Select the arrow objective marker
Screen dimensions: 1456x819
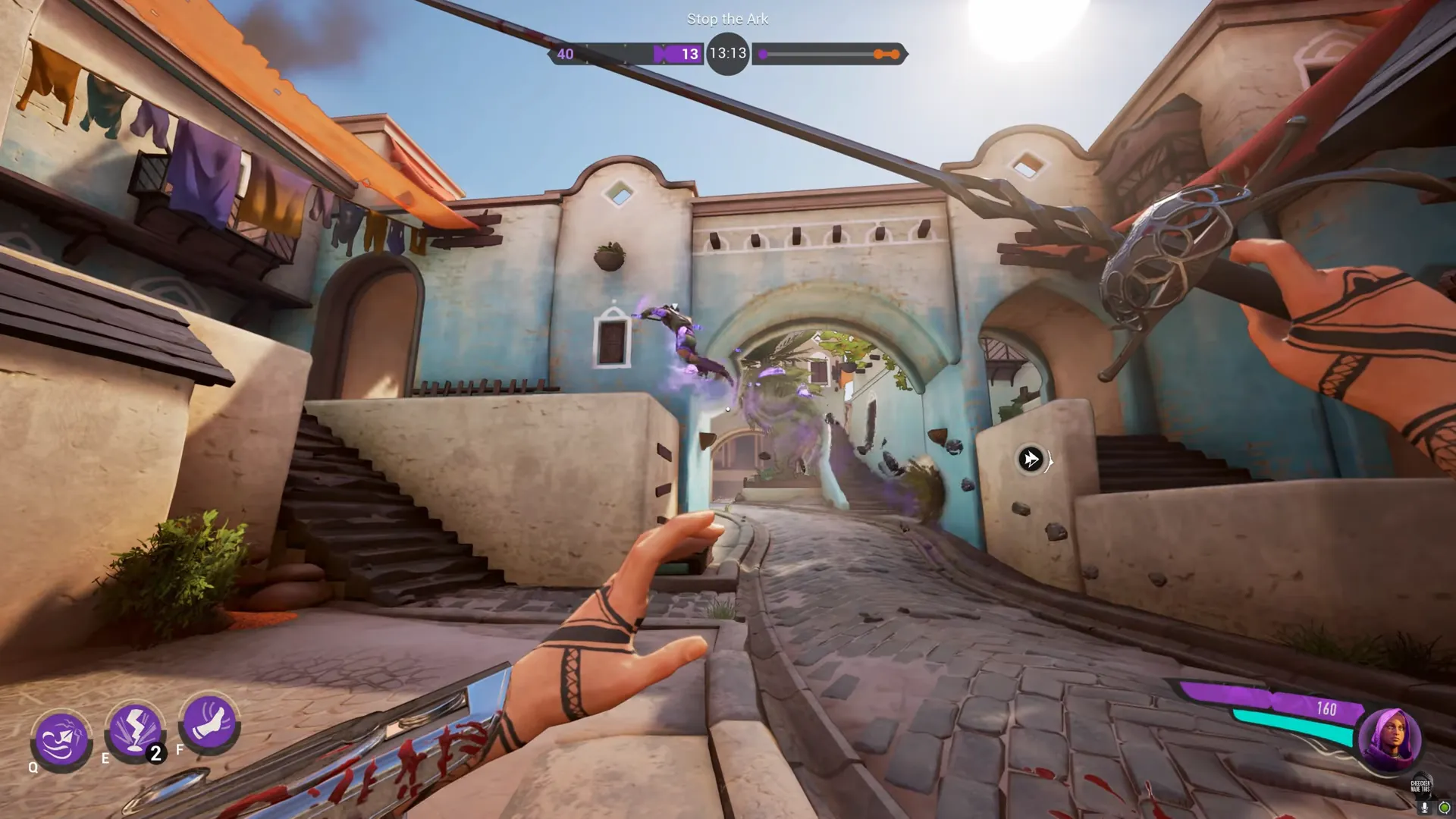(x=1031, y=459)
